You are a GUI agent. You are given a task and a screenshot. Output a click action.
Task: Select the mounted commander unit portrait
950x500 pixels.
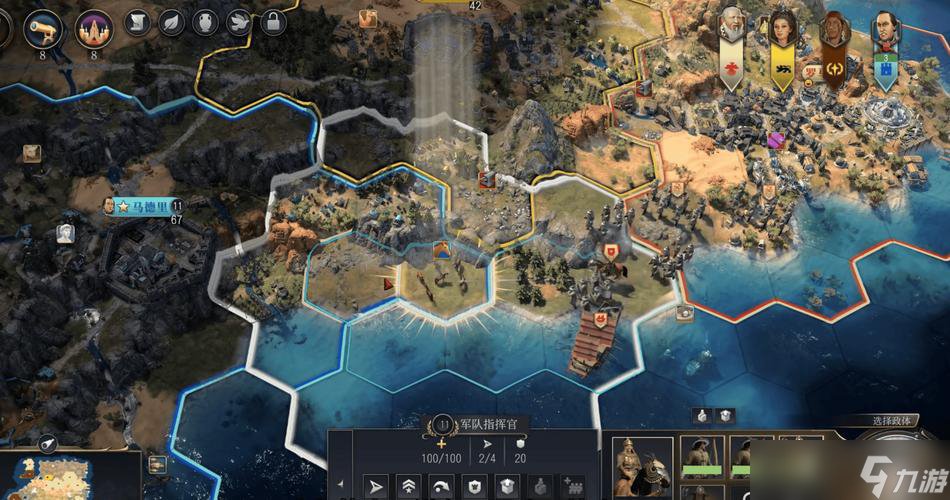[642, 467]
